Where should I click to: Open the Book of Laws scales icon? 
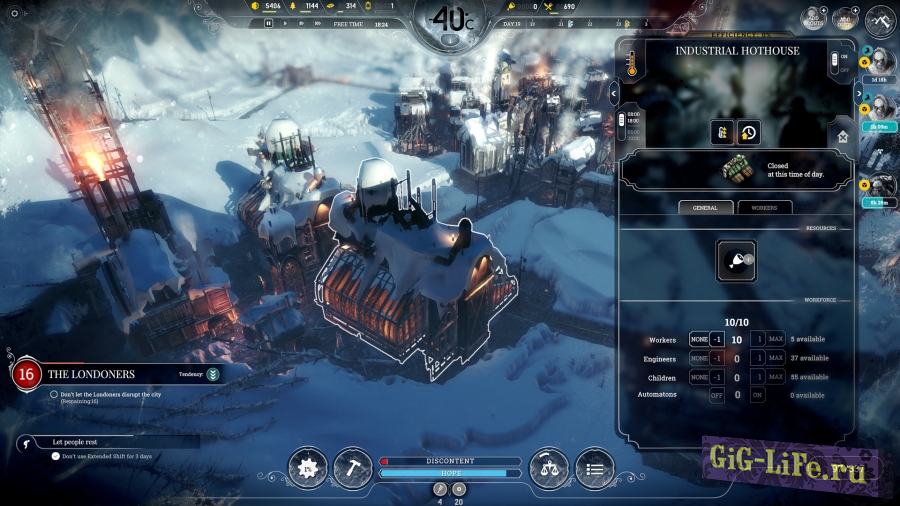pyautogui.click(x=548, y=467)
